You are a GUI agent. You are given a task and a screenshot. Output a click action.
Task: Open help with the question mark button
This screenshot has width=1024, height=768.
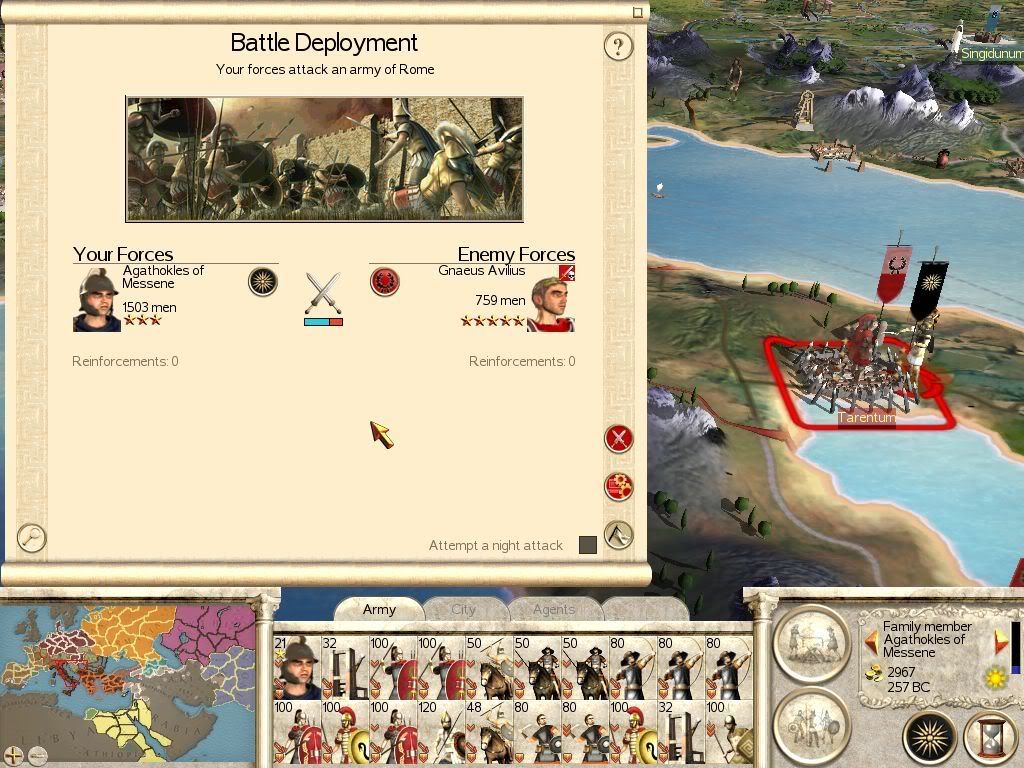tap(619, 46)
